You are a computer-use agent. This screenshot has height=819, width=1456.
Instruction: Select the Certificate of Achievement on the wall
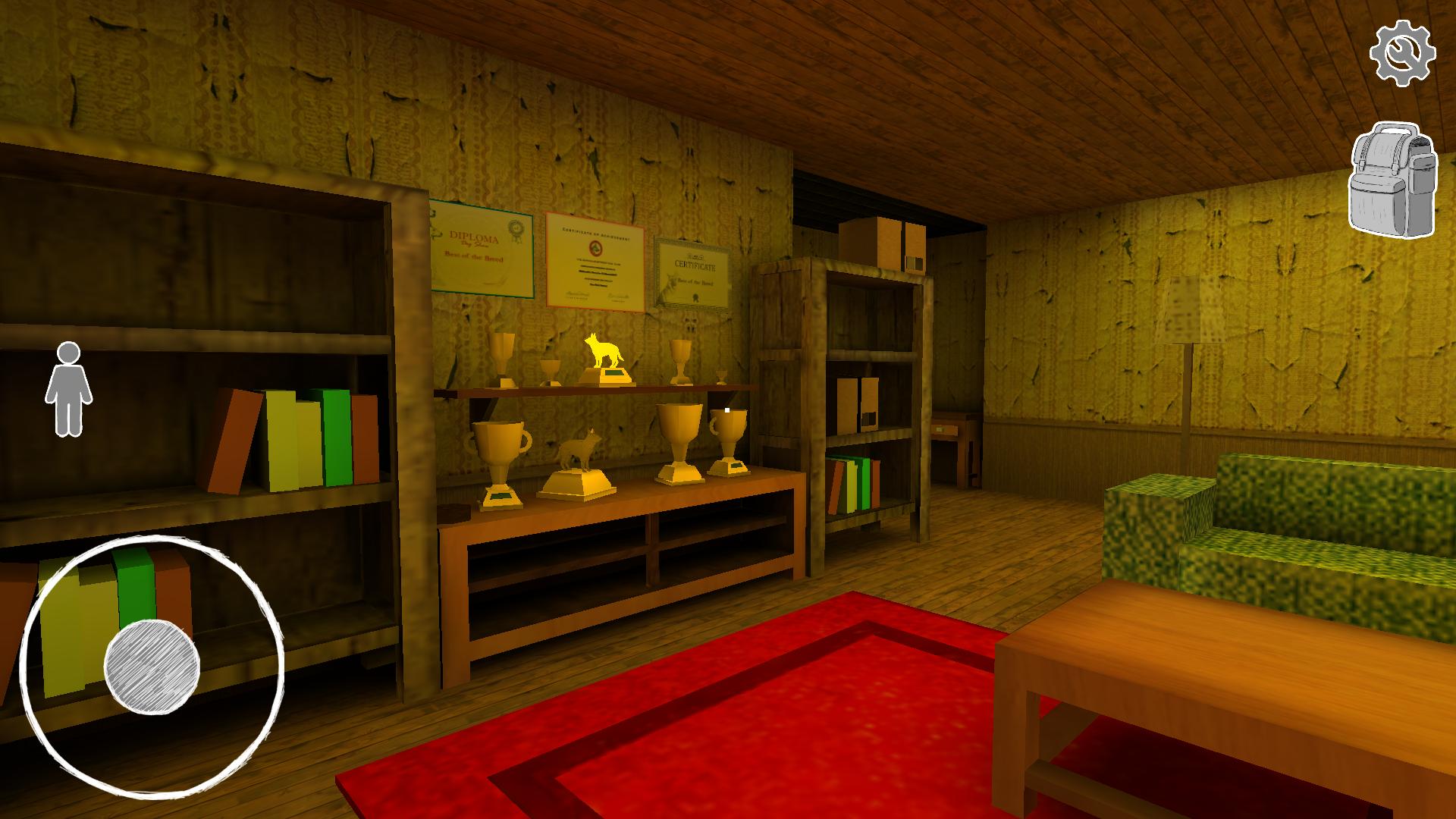[x=595, y=258]
